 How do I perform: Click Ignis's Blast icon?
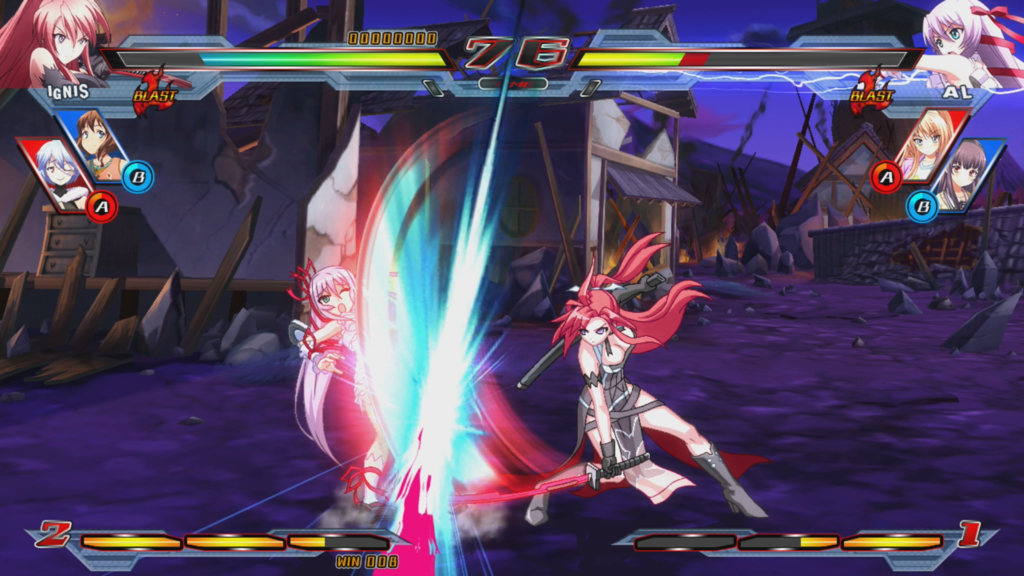point(155,91)
